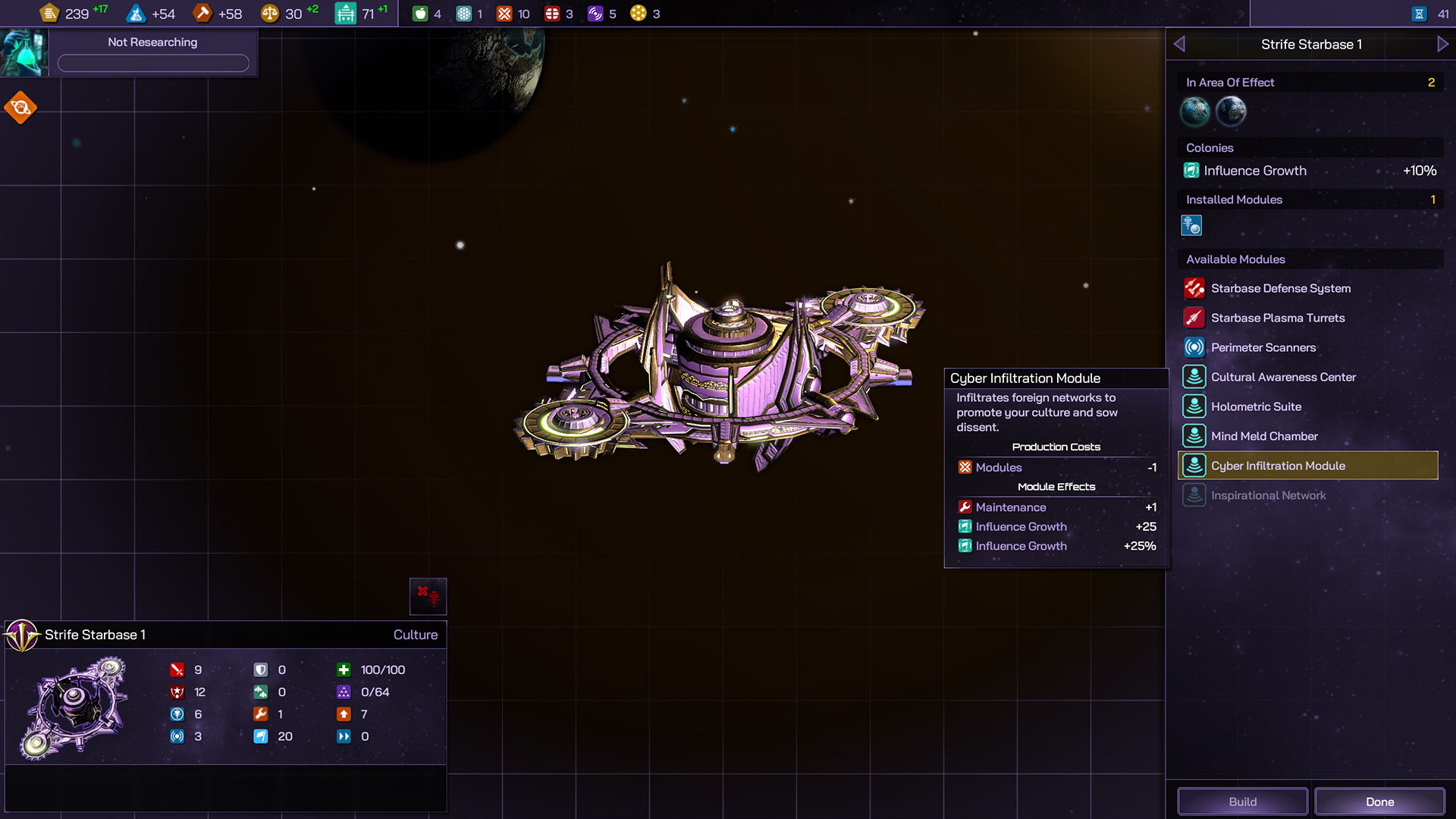
Task: Select Starbase Defense System module
Action: (x=1280, y=288)
